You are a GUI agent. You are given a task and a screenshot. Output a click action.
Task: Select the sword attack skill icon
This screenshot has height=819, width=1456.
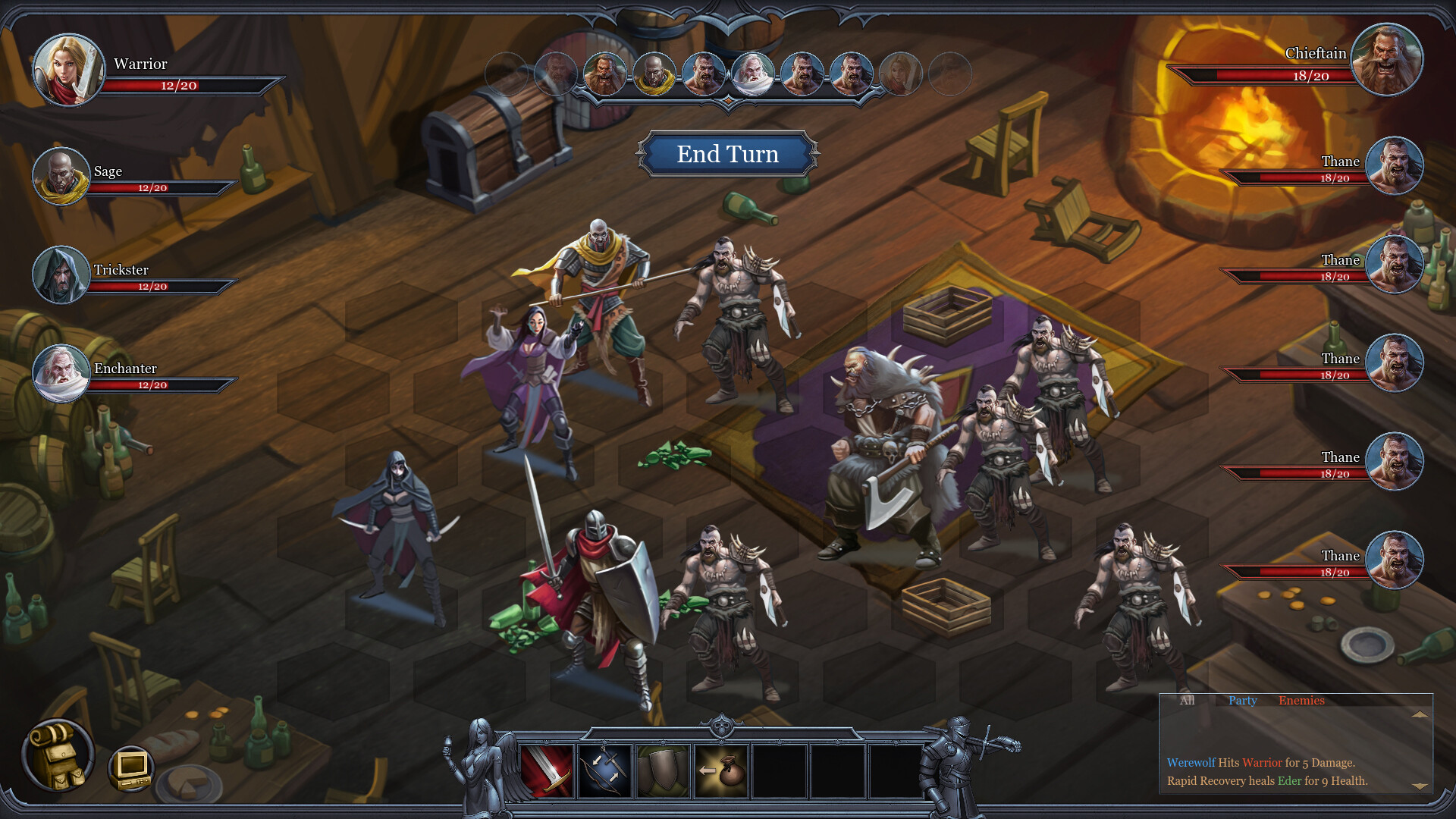[x=548, y=771]
